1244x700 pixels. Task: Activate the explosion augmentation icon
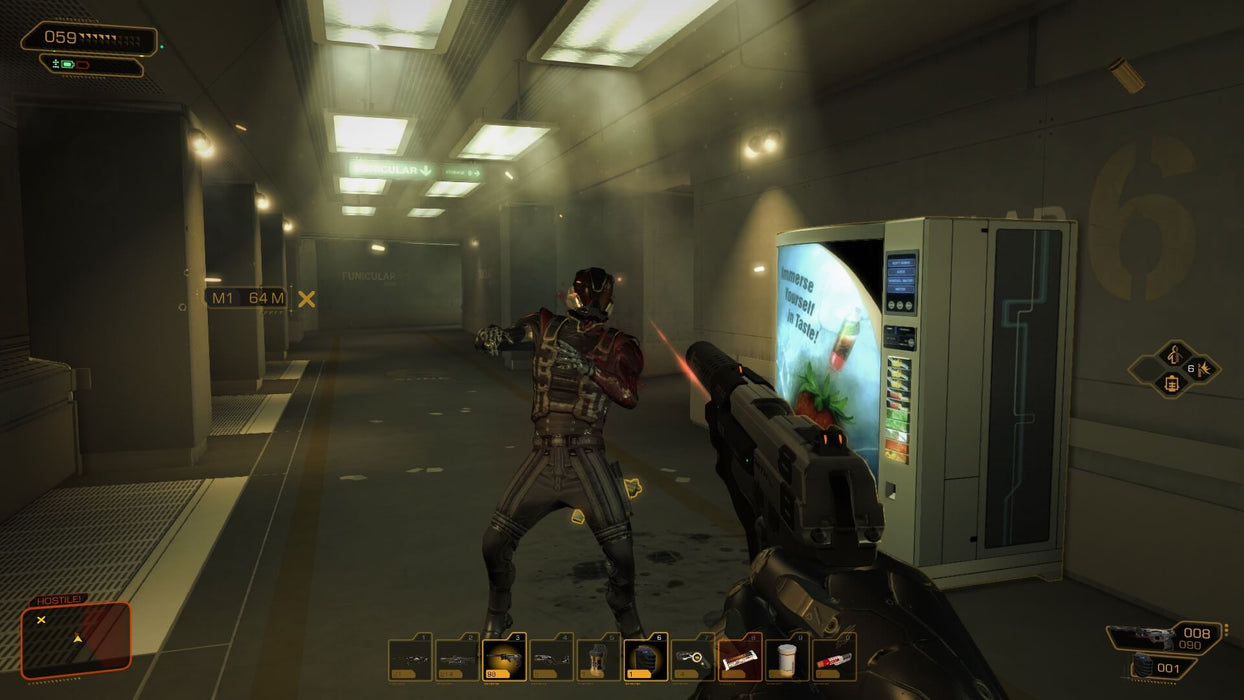(1204, 369)
